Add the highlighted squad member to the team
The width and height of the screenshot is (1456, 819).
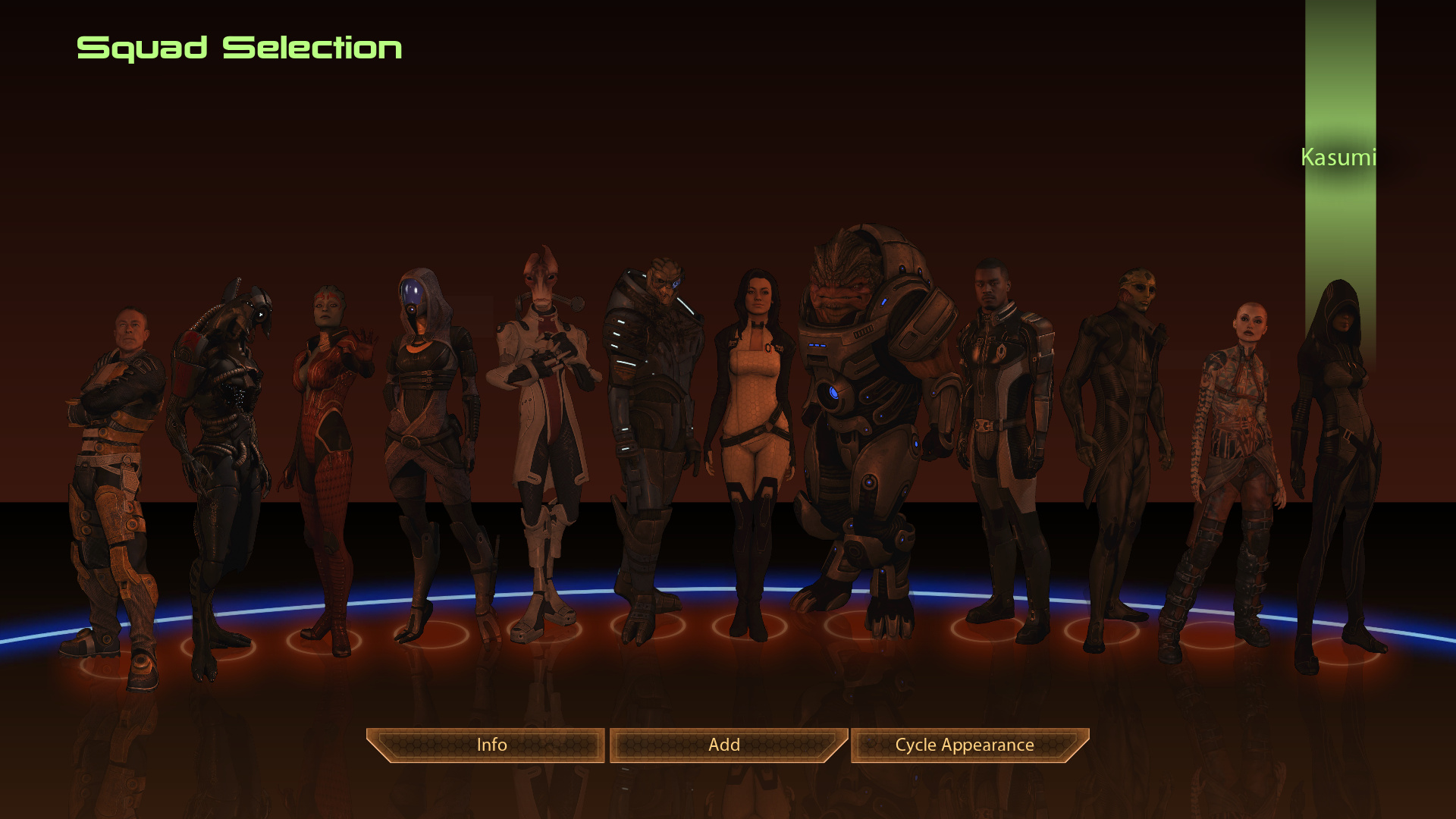point(725,745)
